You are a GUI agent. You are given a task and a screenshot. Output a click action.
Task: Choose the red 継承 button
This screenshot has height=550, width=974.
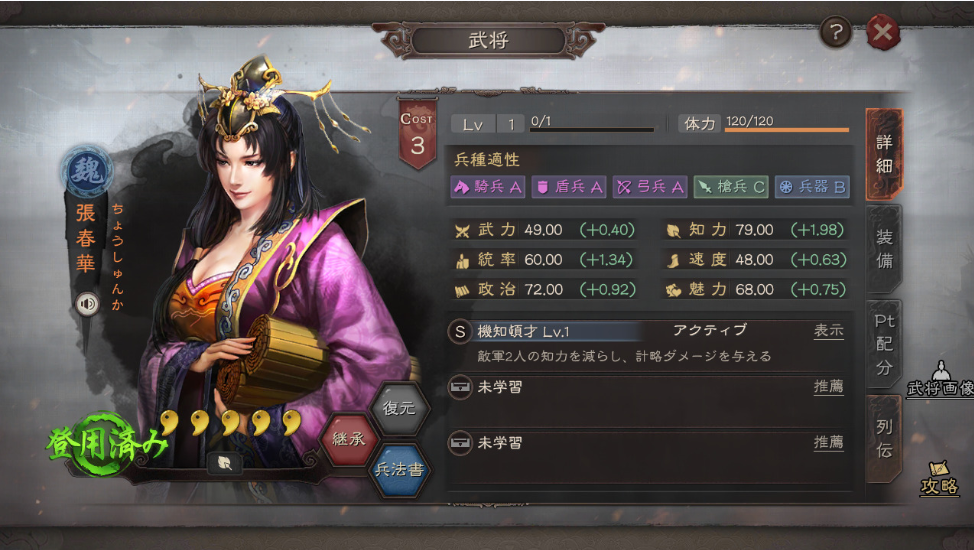(x=349, y=439)
